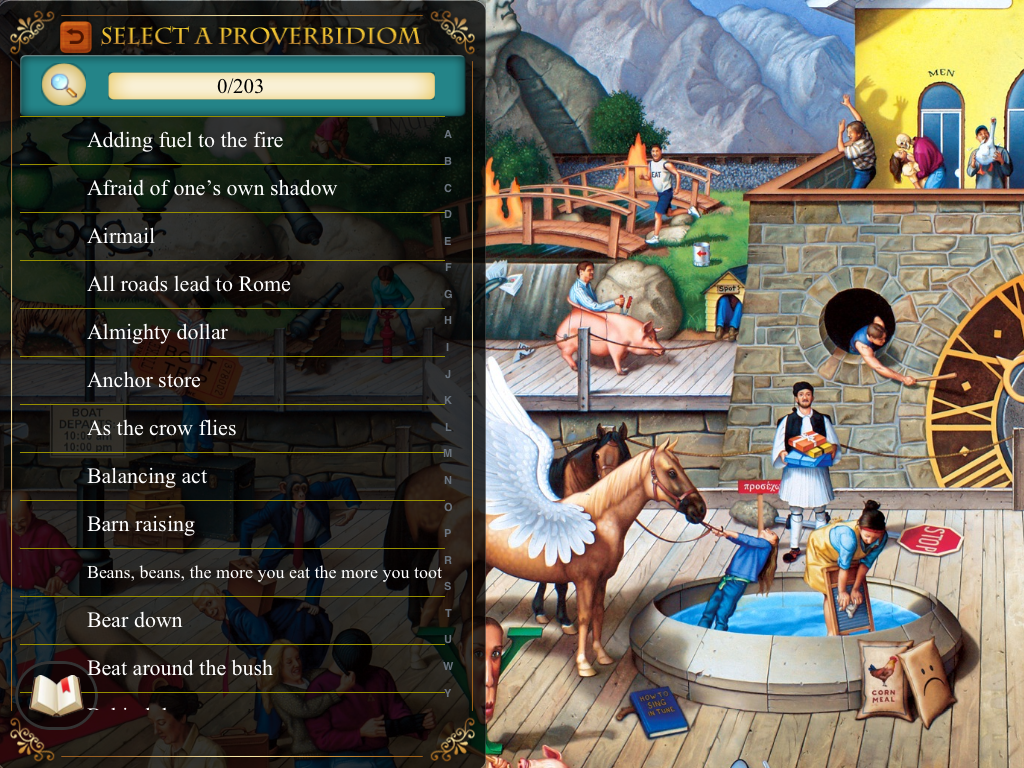Select "All roads lead to Rome"
Viewport: 1024px width, 768px height.
click(189, 285)
